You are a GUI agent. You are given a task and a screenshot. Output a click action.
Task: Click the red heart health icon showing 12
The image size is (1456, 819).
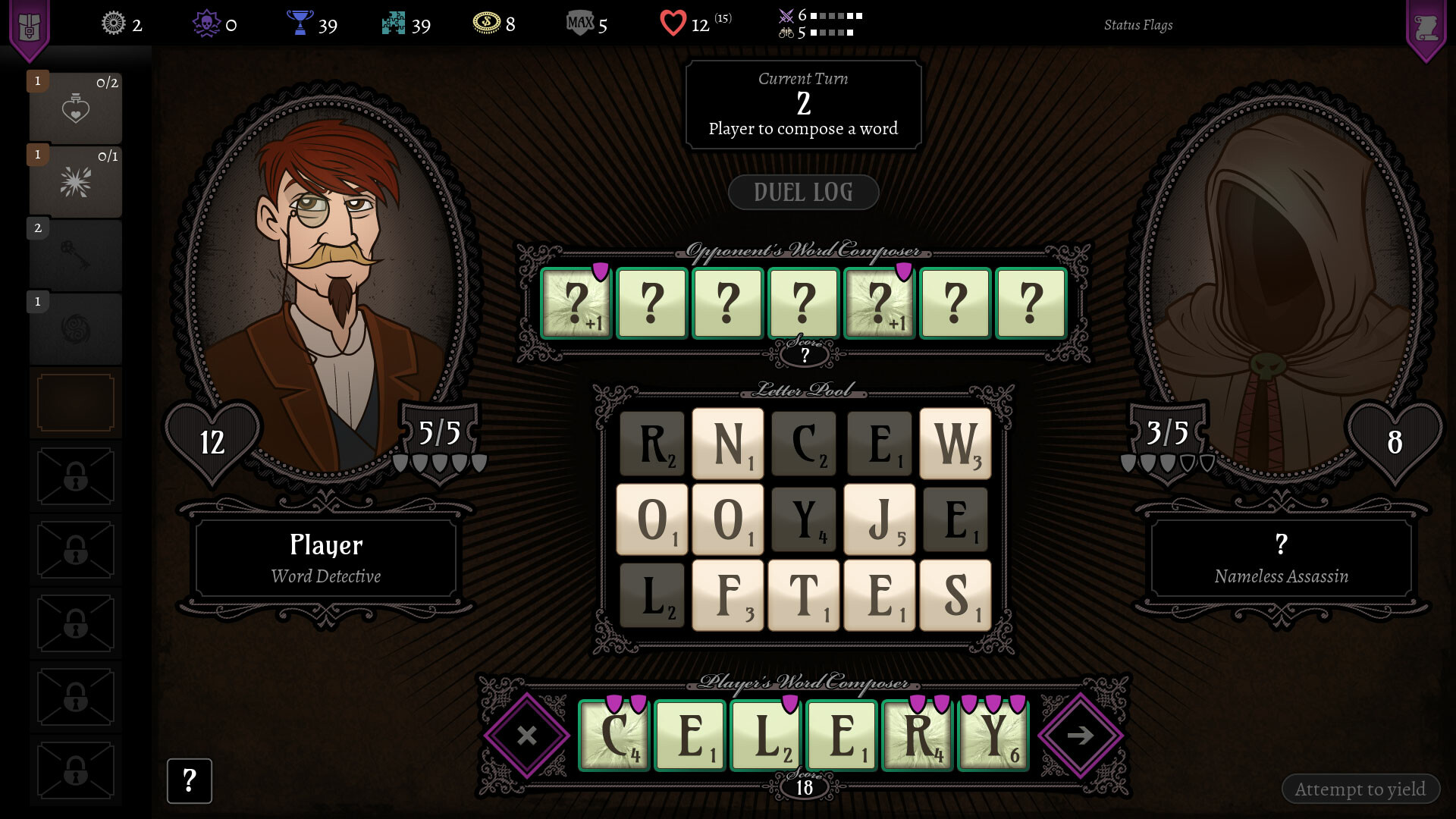pos(673,24)
